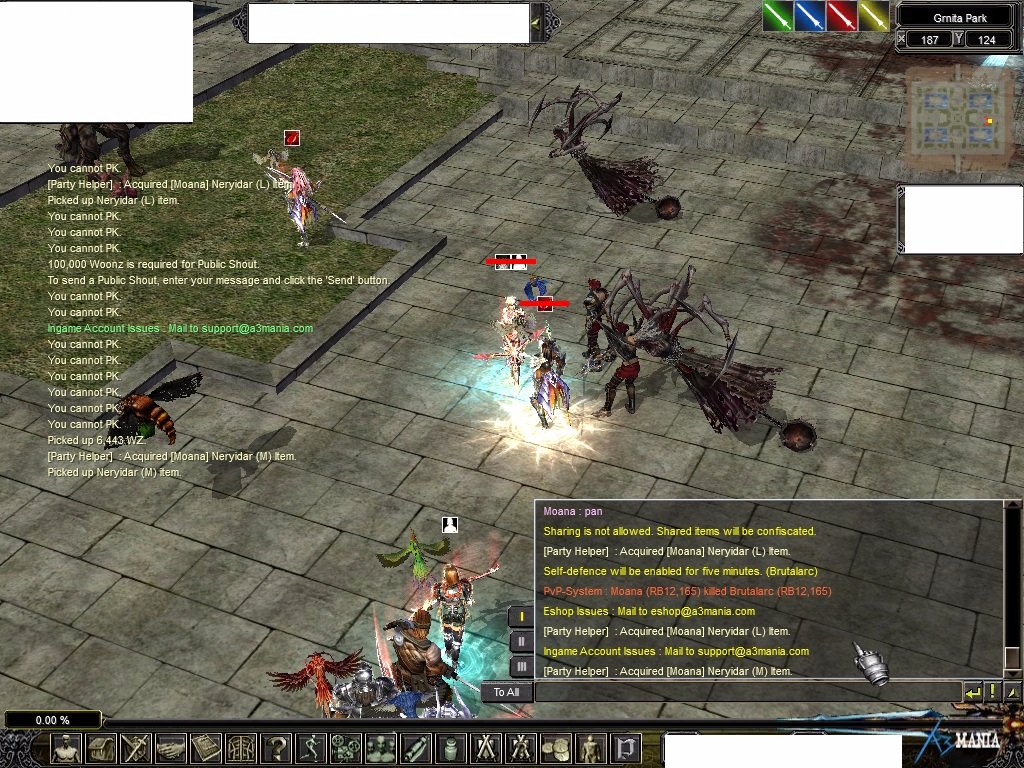The width and height of the screenshot is (1024, 768).
Task: Open the treasure chest inventory icon
Action: pyautogui.click(x=101, y=748)
